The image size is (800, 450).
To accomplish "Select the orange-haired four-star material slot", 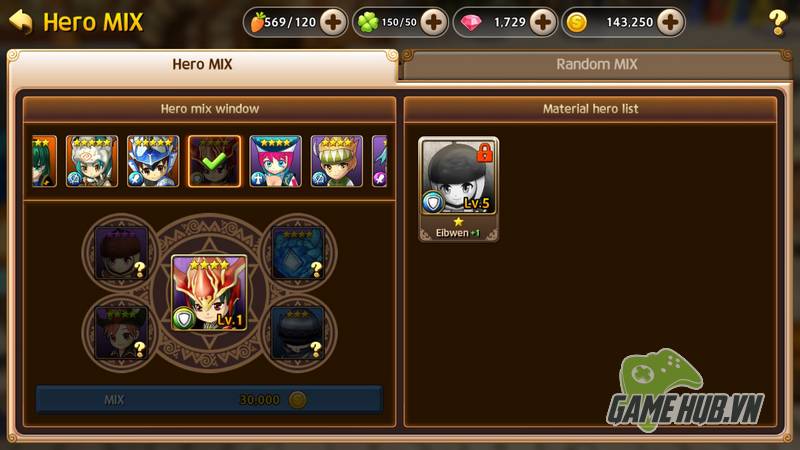I will coord(121,332).
